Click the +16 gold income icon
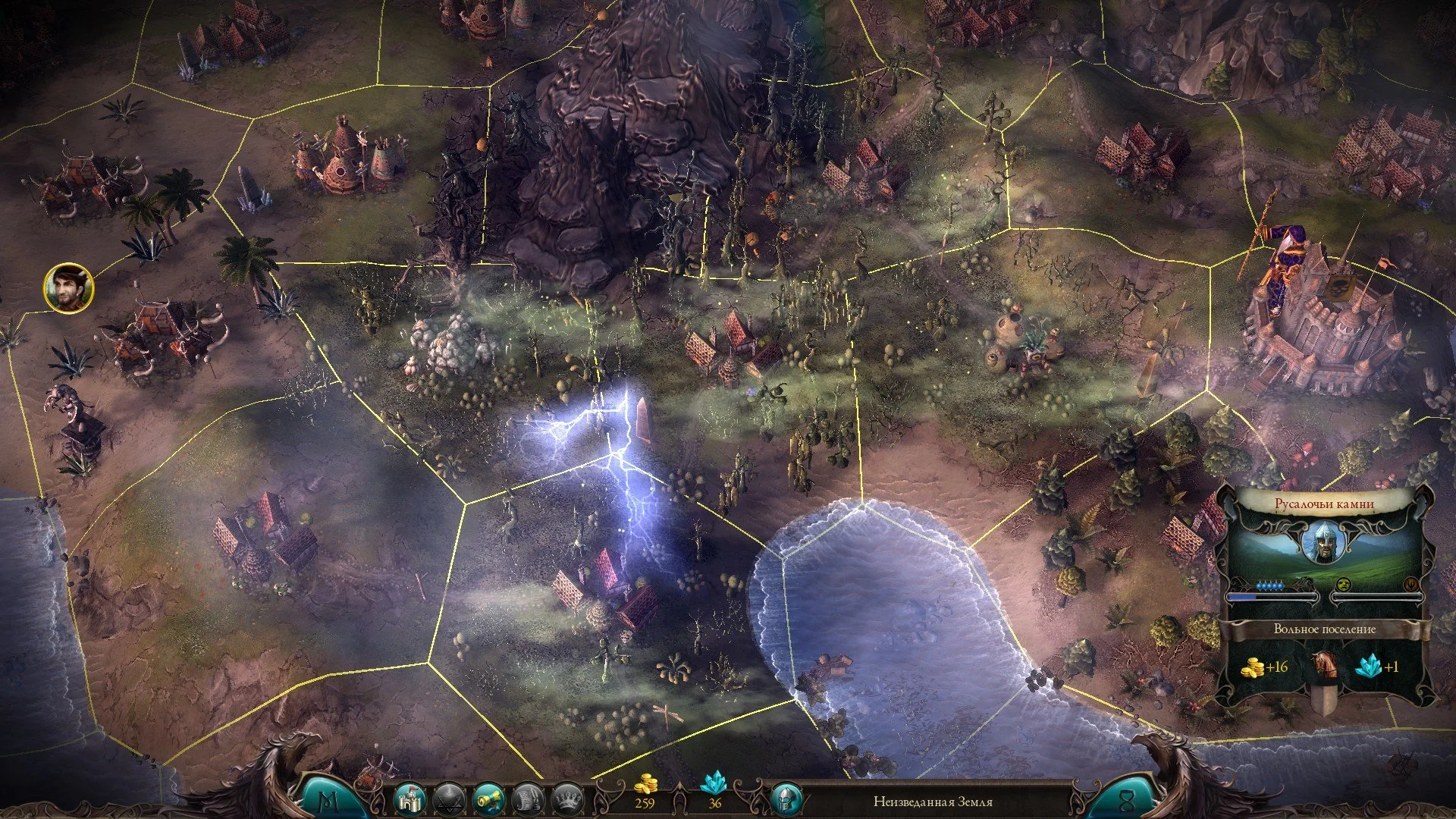Screen dimensions: 1456x819 coord(1254,667)
